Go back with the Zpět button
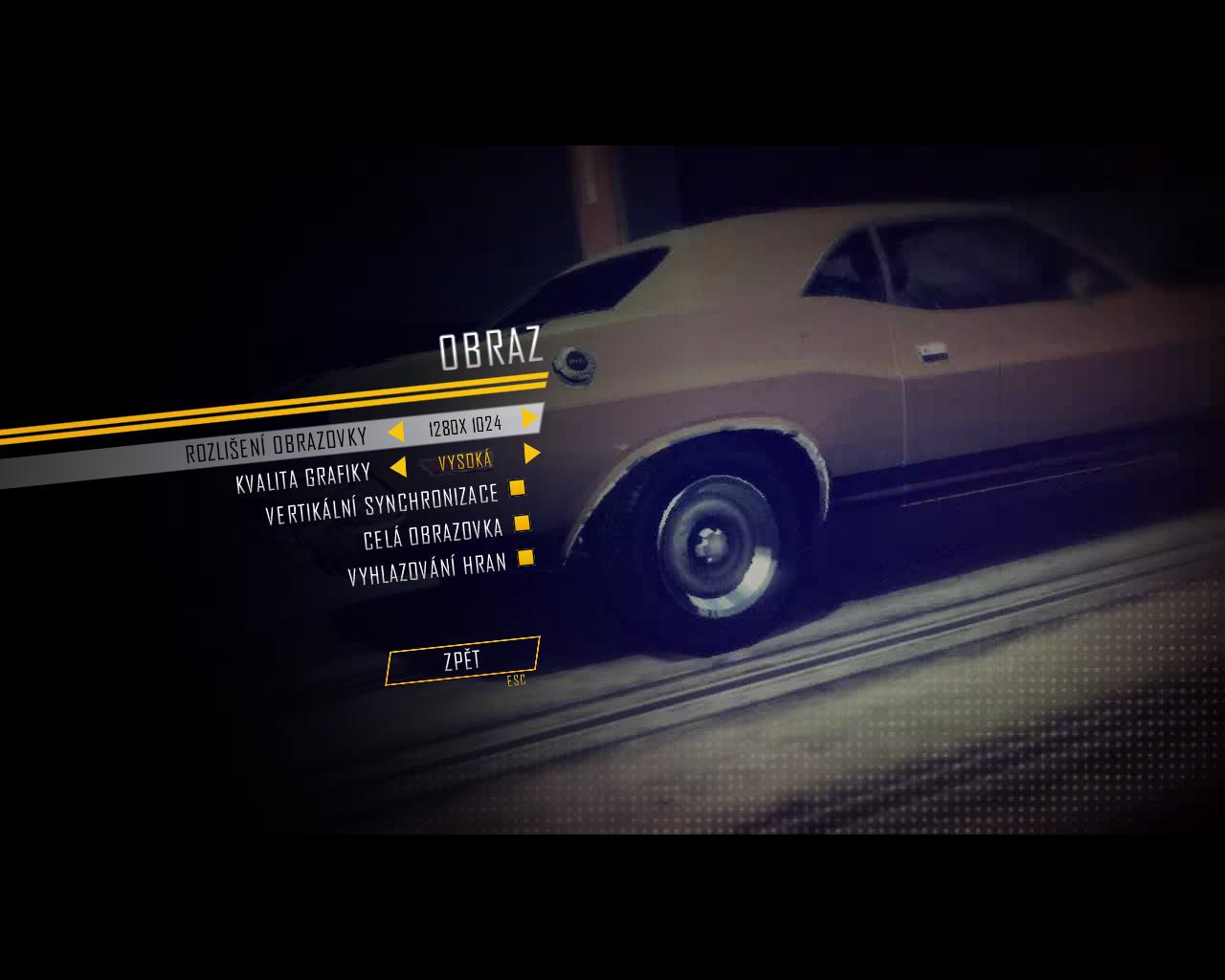The image size is (1225, 980). click(462, 660)
